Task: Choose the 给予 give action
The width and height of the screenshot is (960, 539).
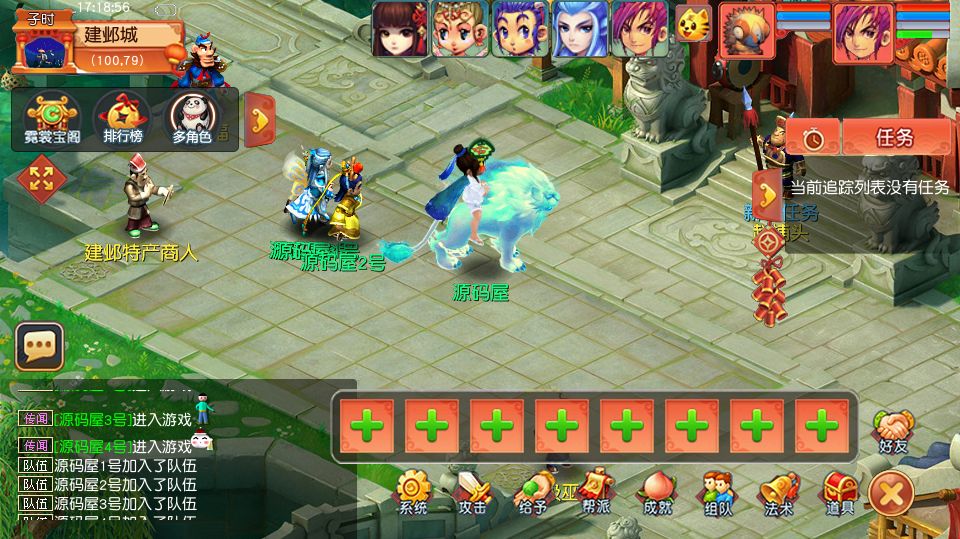Action: [x=534, y=493]
